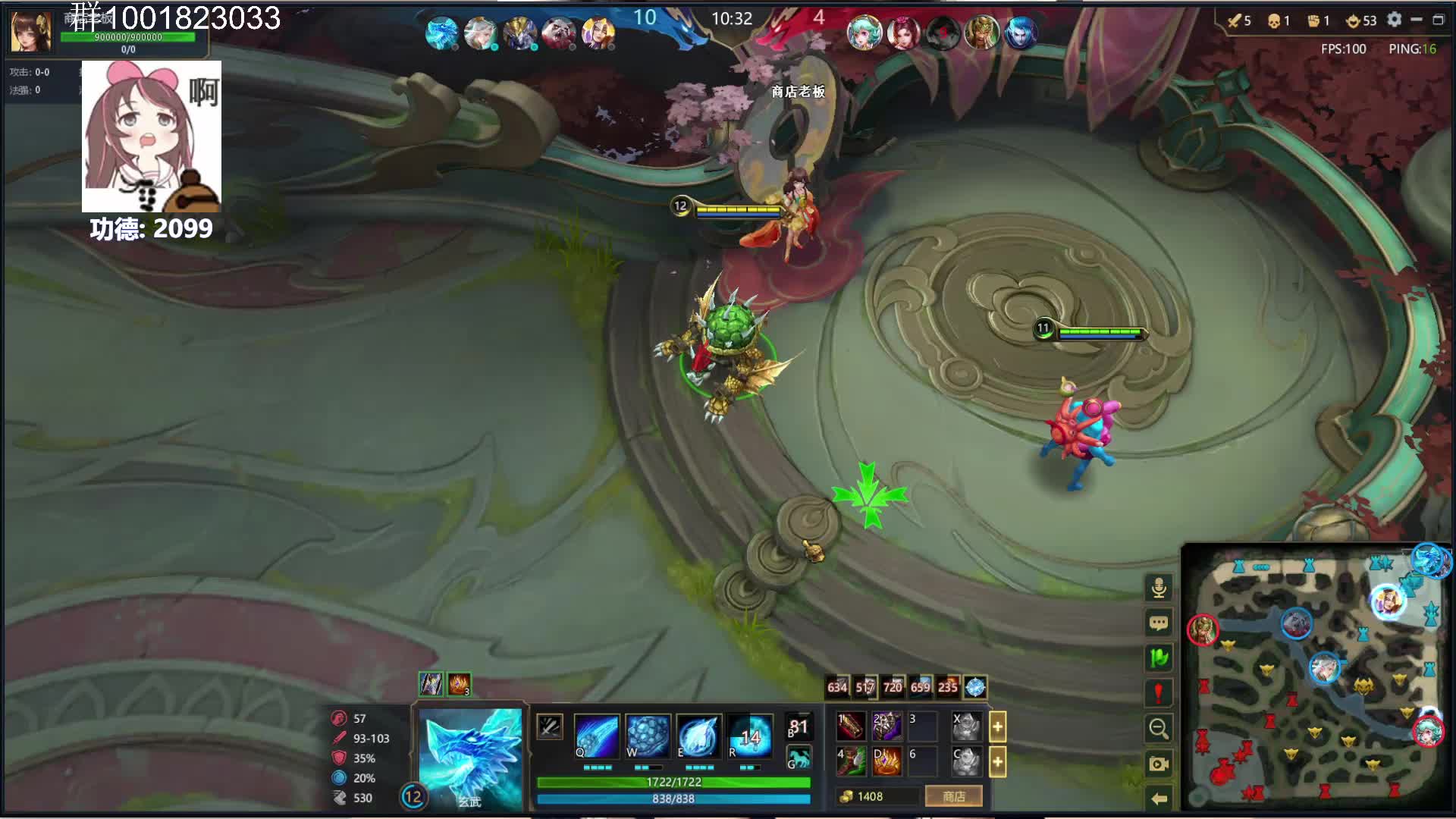The image size is (1456, 819).
Task: Click the green flag signal button
Action: pos(1159,658)
